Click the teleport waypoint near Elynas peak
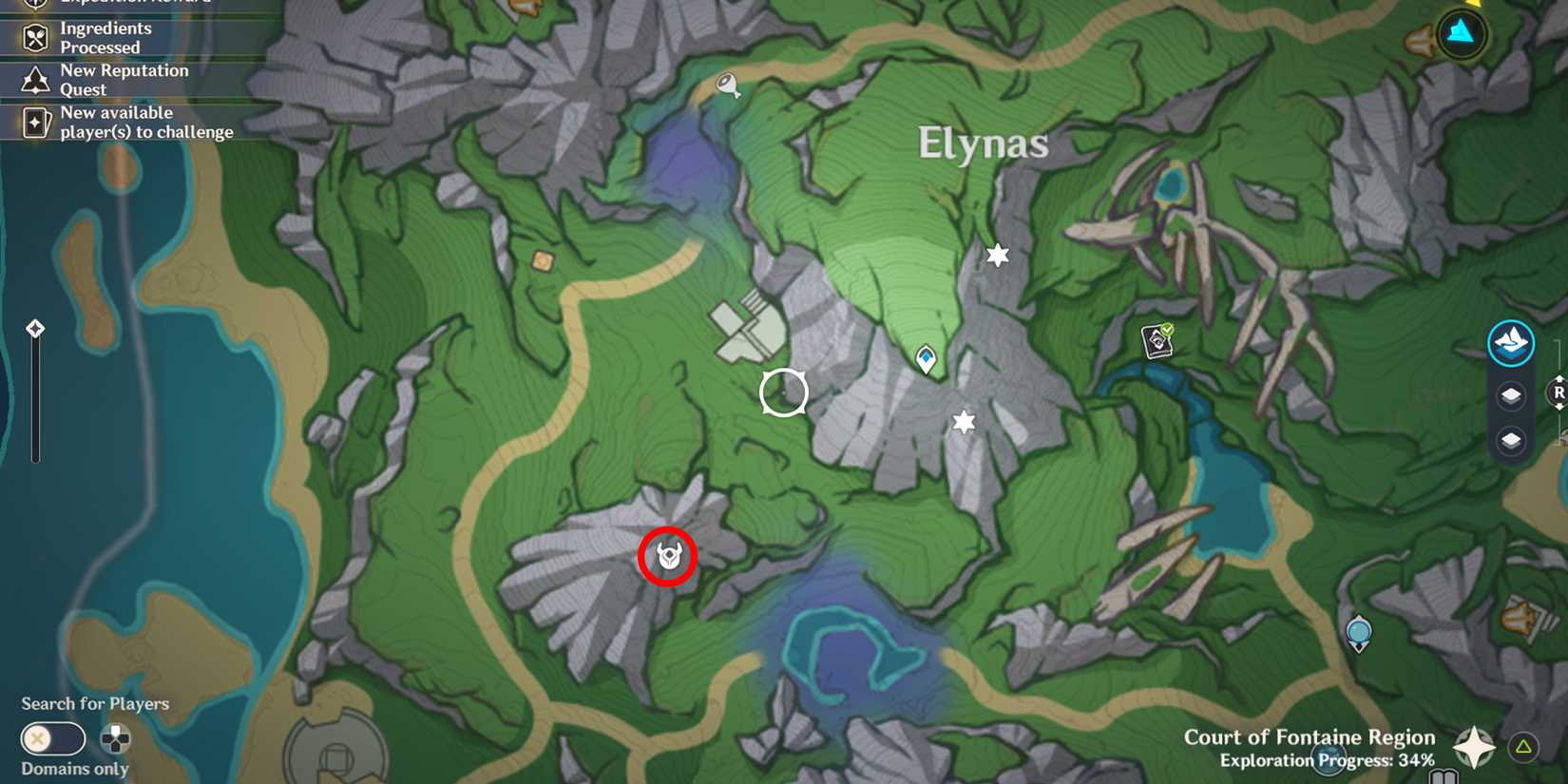 point(925,359)
